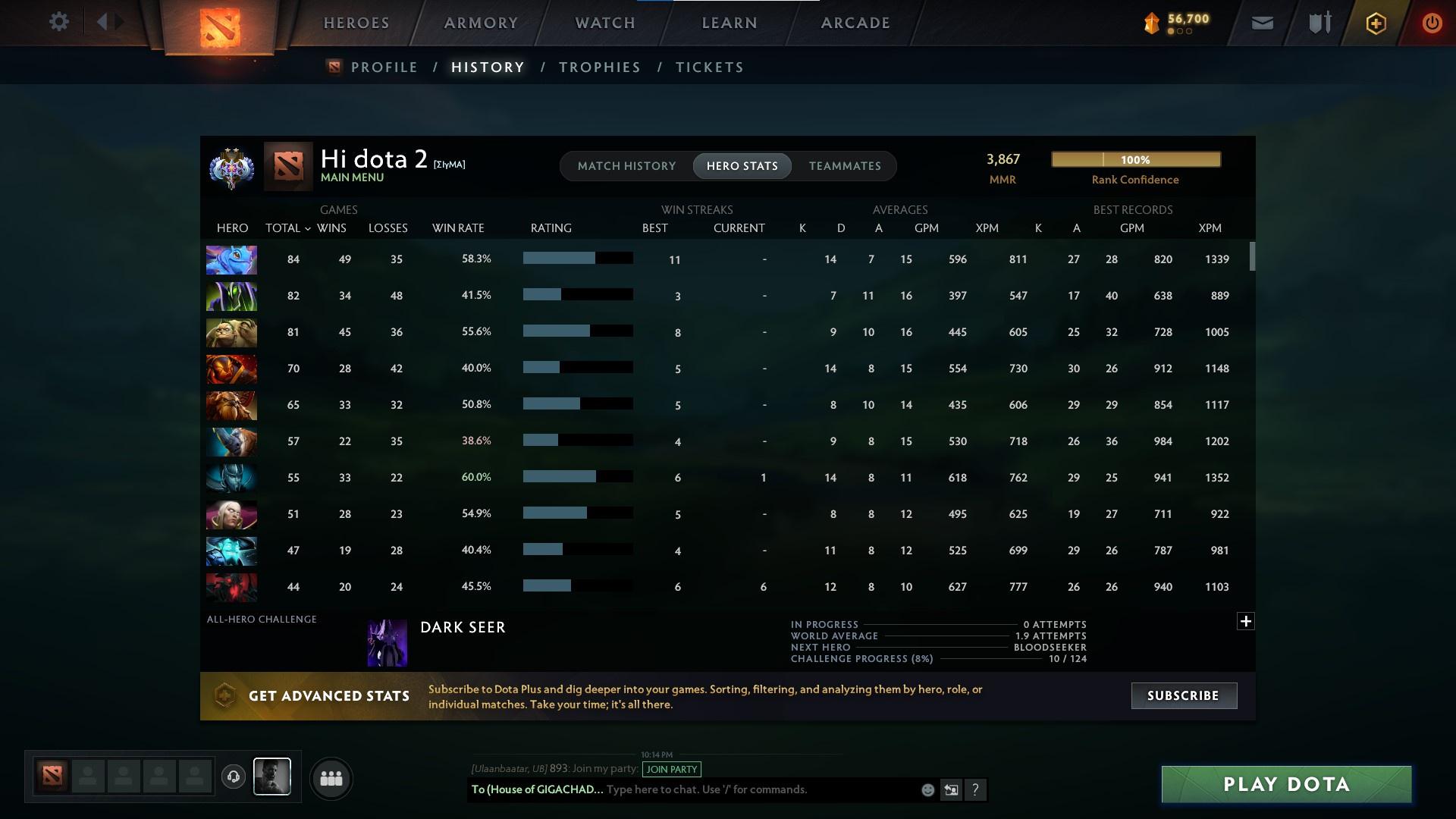This screenshot has width=1456, height=819.
Task: Click the red power button
Action: click(1432, 23)
